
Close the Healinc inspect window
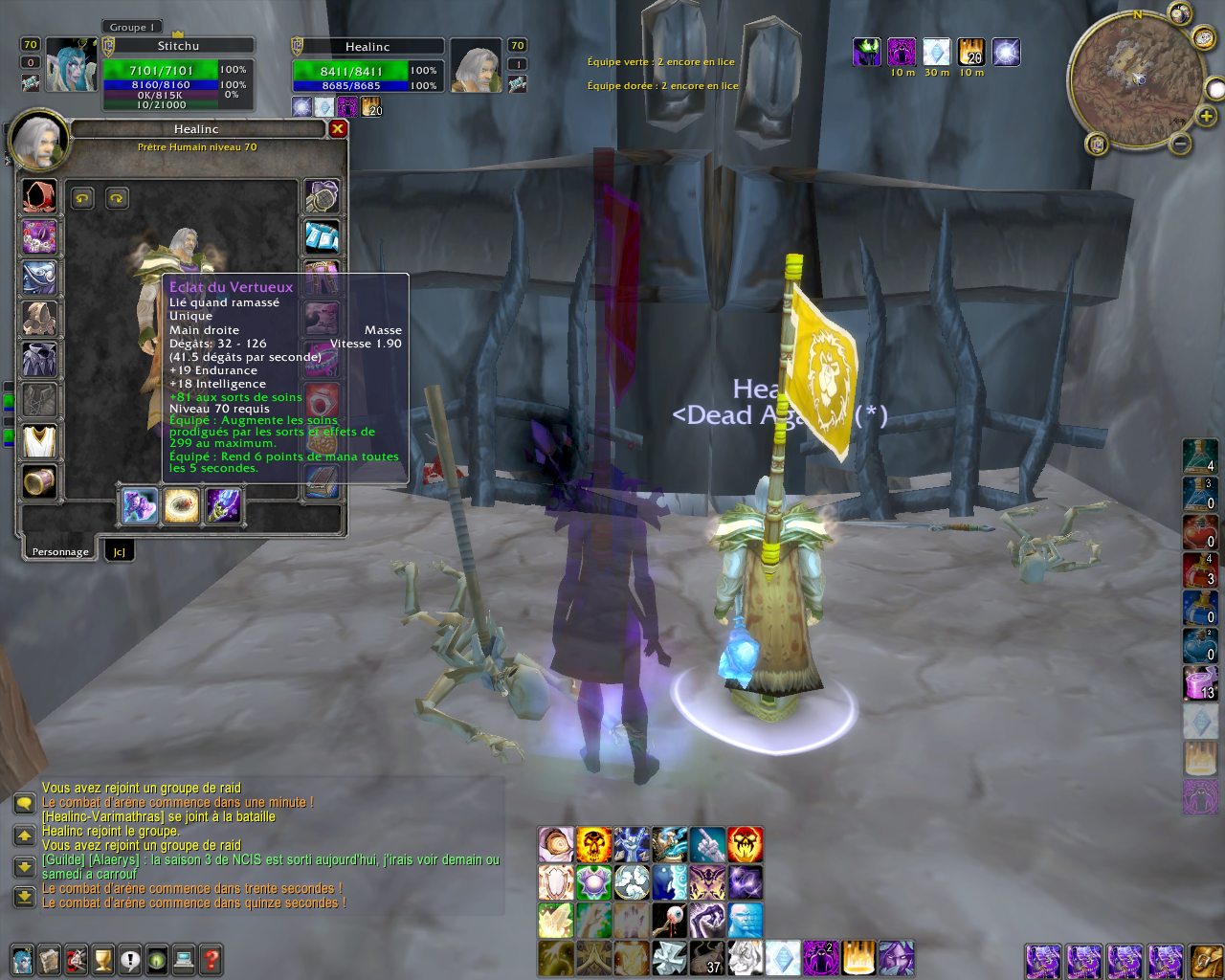tap(338, 129)
